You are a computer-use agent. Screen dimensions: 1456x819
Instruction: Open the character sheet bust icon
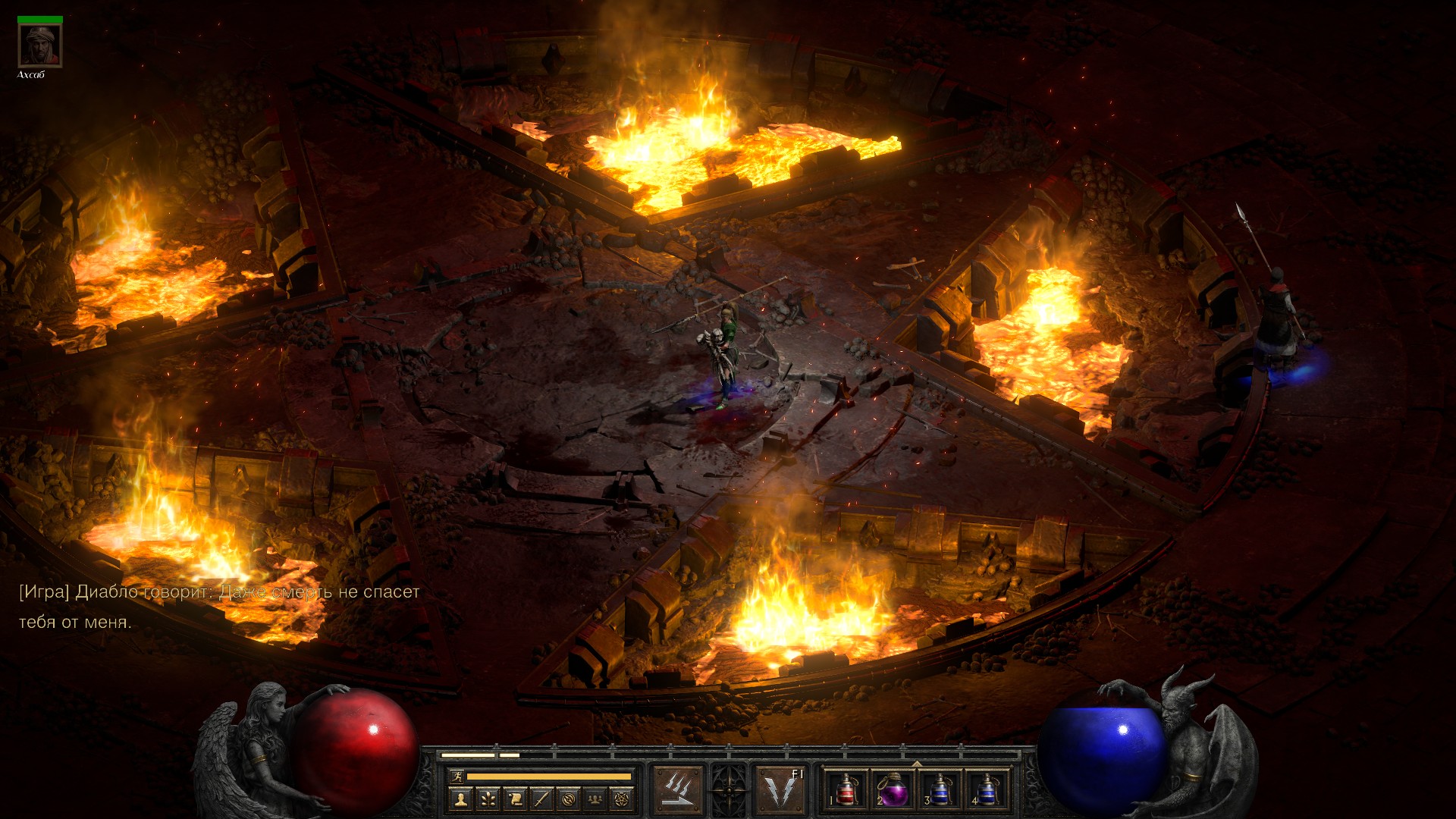(x=460, y=799)
